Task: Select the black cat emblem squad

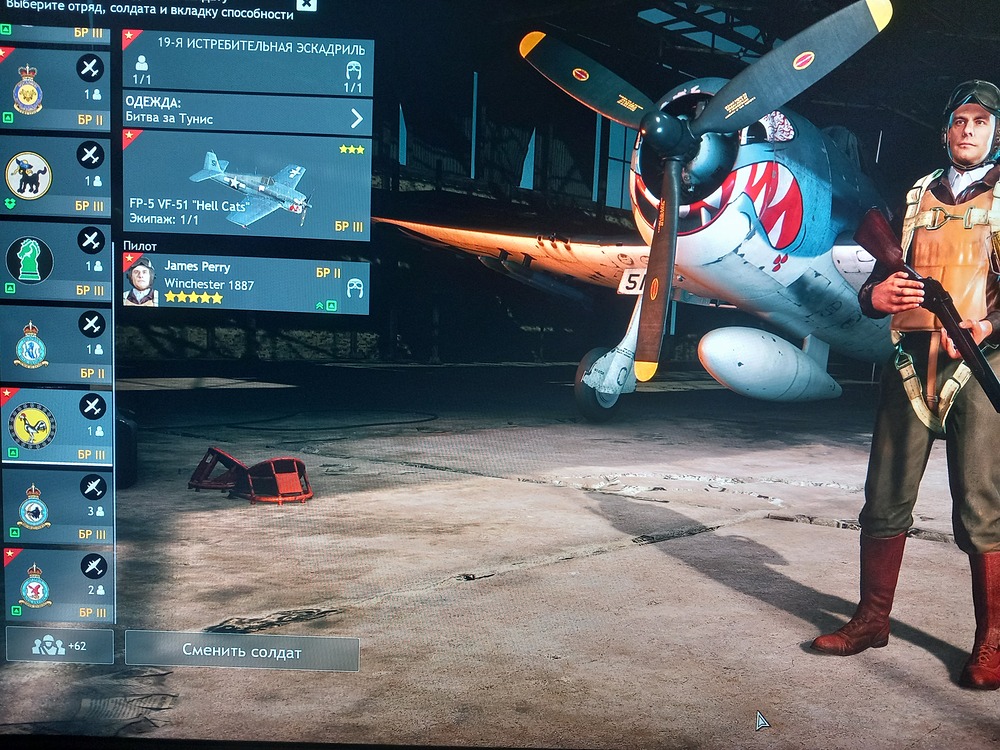Action: pos(56,175)
